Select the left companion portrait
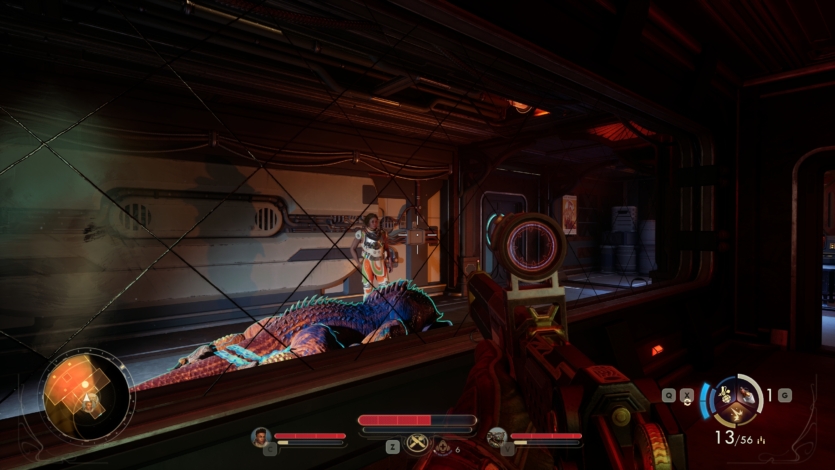Viewport: 835px width, 470px height. [x=262, y=436]
